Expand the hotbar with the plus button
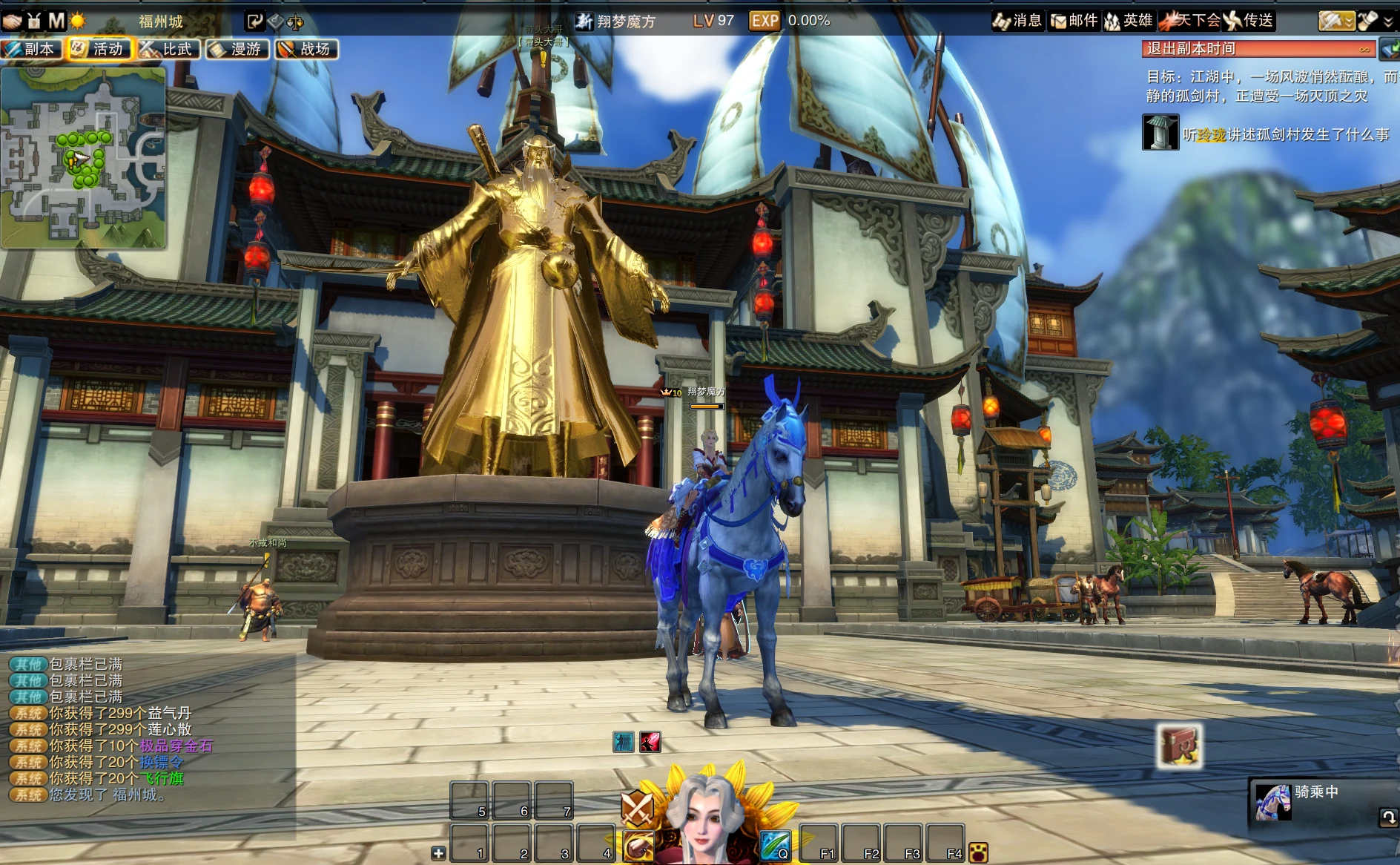This screenshot has width=1400, height=865. click(x=438, y=853)
